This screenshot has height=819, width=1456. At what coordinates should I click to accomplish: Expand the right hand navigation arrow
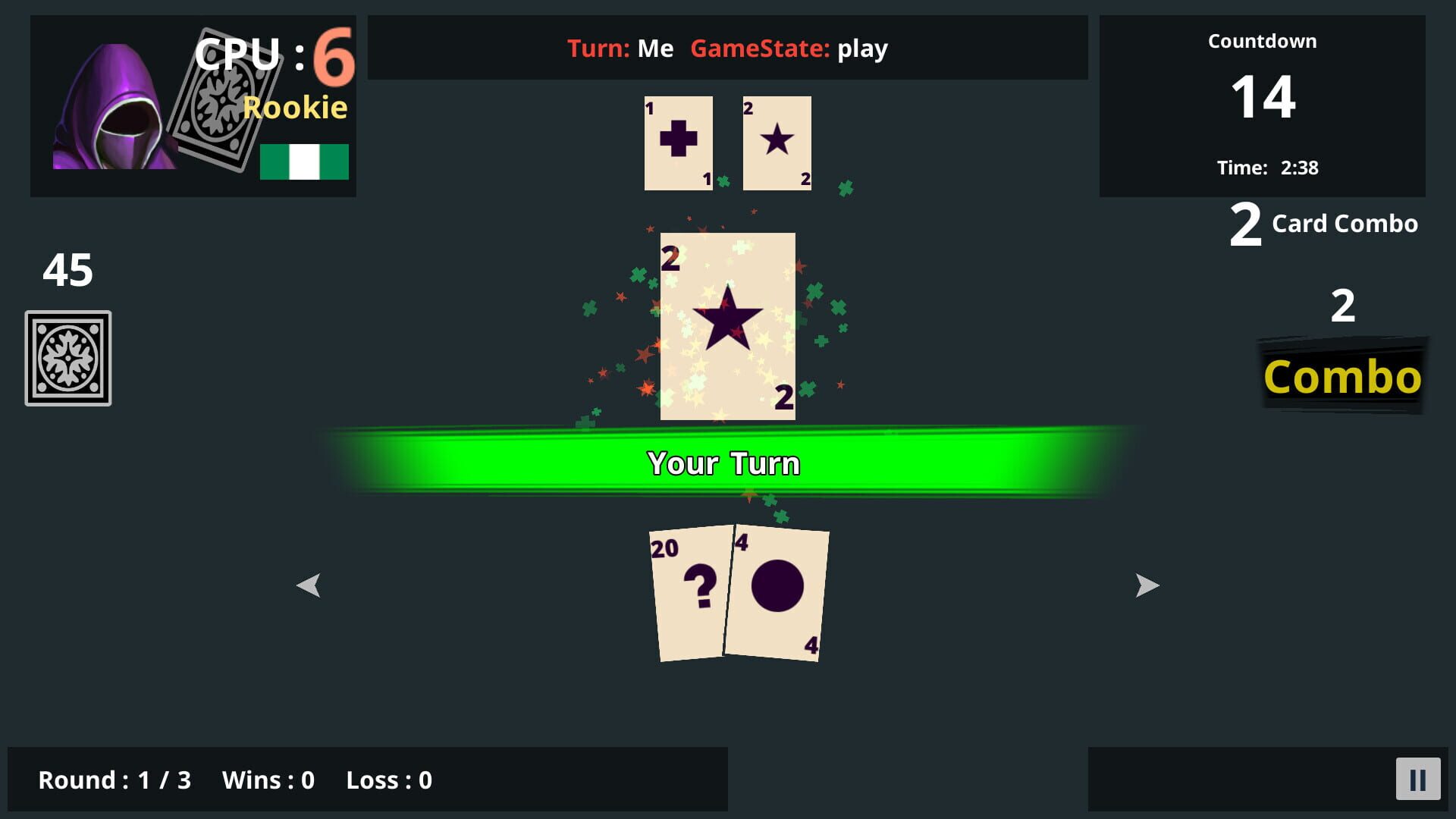click(x=1147, y=585)
